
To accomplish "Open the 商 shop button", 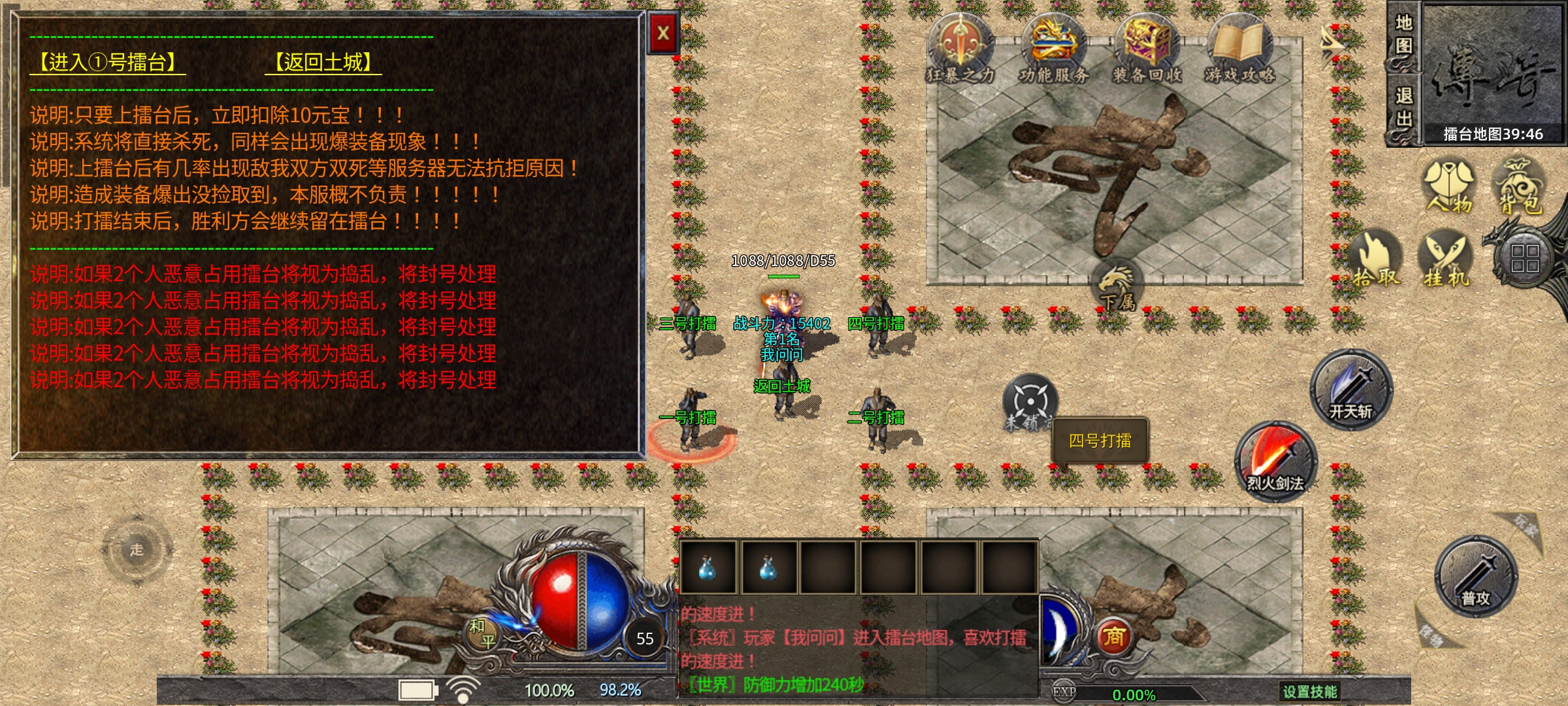I will [x=1114, y=636].
